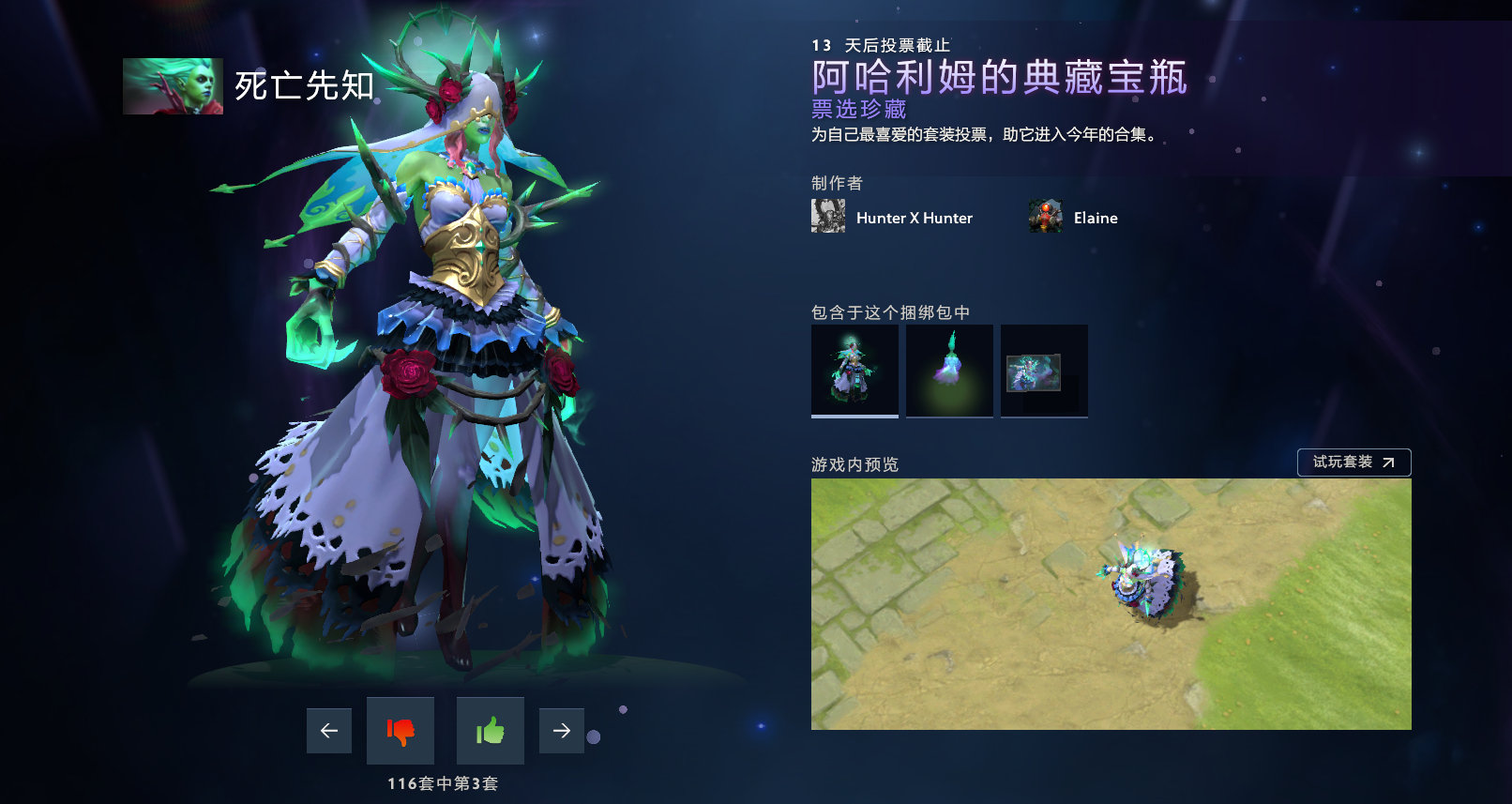Open the 票选珍藏 category label

click(860, 108)
